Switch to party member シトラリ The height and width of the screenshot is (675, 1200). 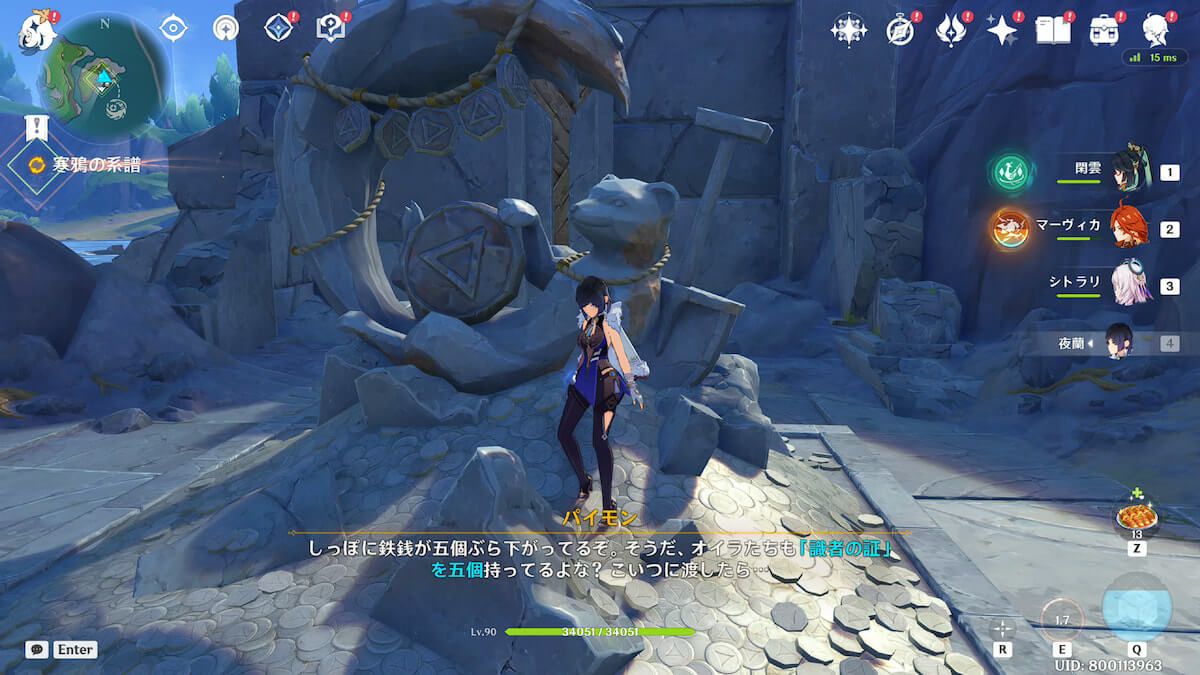click(x=1130, y=286)
